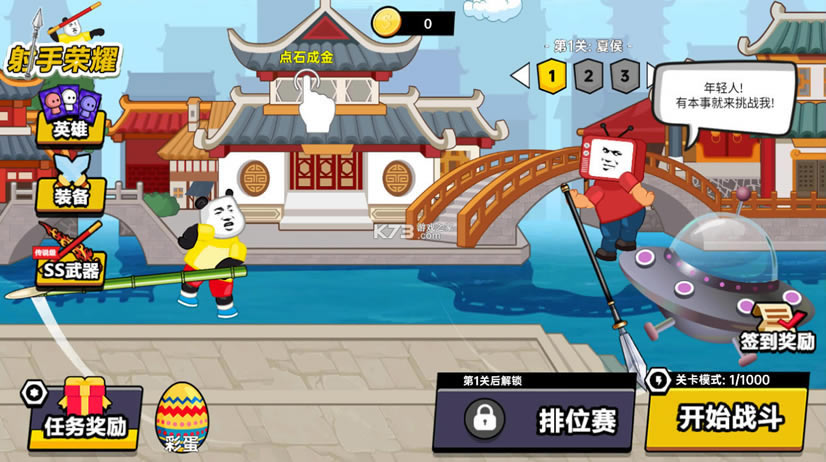Claim 任务奖励 task rewards
Screen dimensions: 826x462
[x=84, y=414]
